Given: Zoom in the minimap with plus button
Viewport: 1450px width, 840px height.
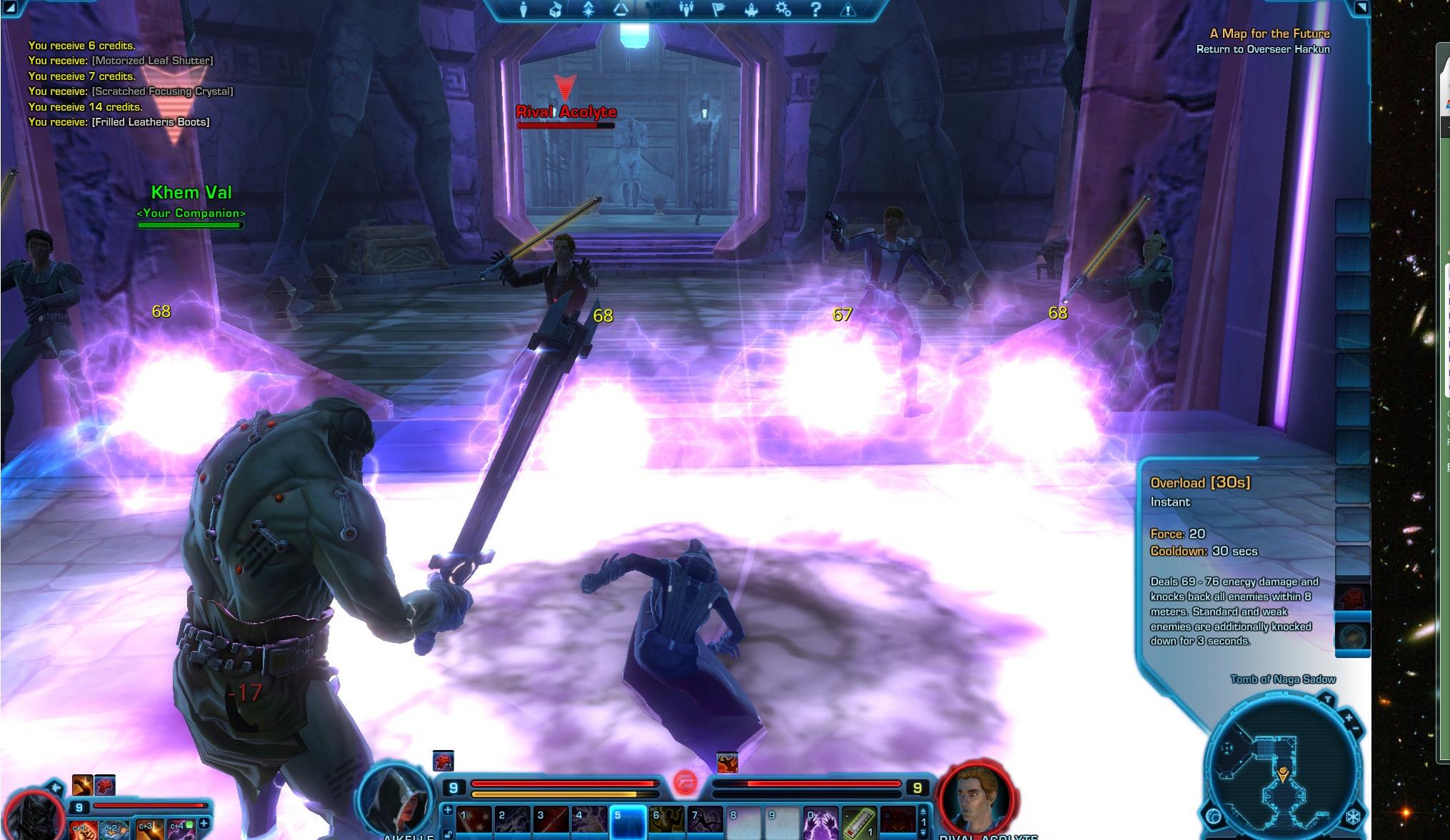Looking at the screenshot, I should point(1348,717).
